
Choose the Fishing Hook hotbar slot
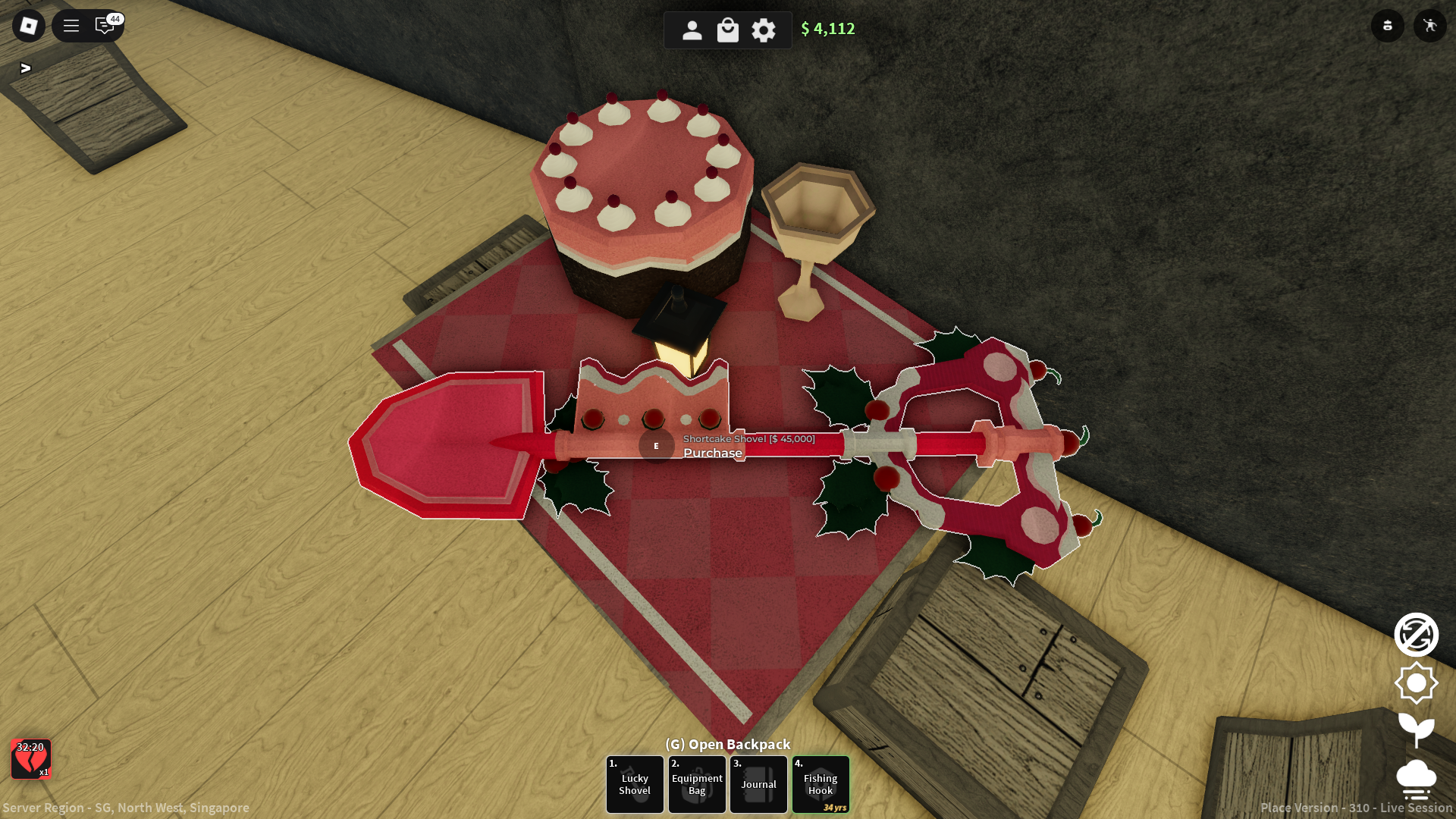pyautogui.click(x=821, y=784)
